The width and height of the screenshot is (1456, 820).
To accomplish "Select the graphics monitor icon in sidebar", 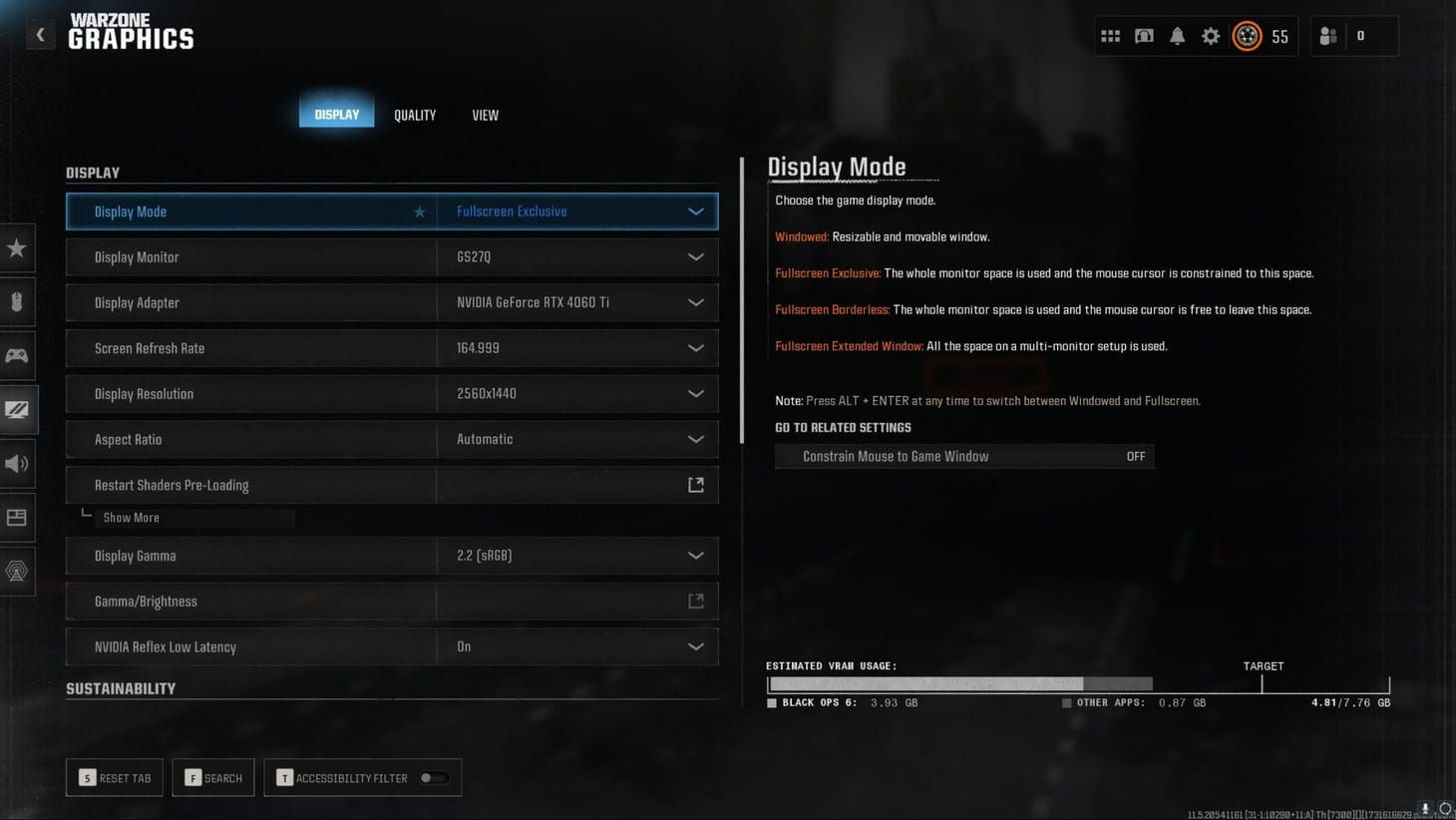I will pos(17,409).
